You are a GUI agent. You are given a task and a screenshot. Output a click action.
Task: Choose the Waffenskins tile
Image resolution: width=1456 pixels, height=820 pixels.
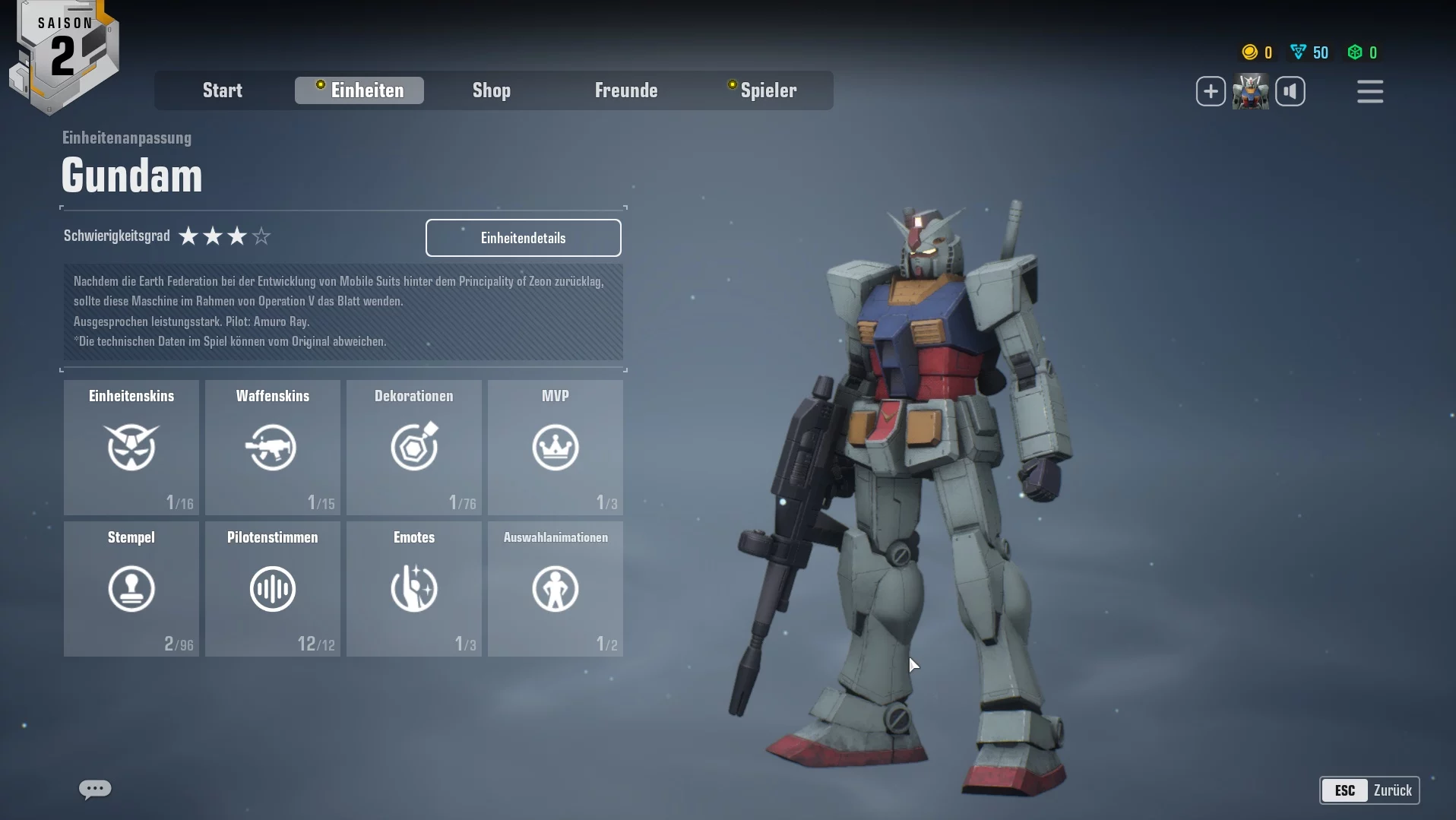click(273, 448)
